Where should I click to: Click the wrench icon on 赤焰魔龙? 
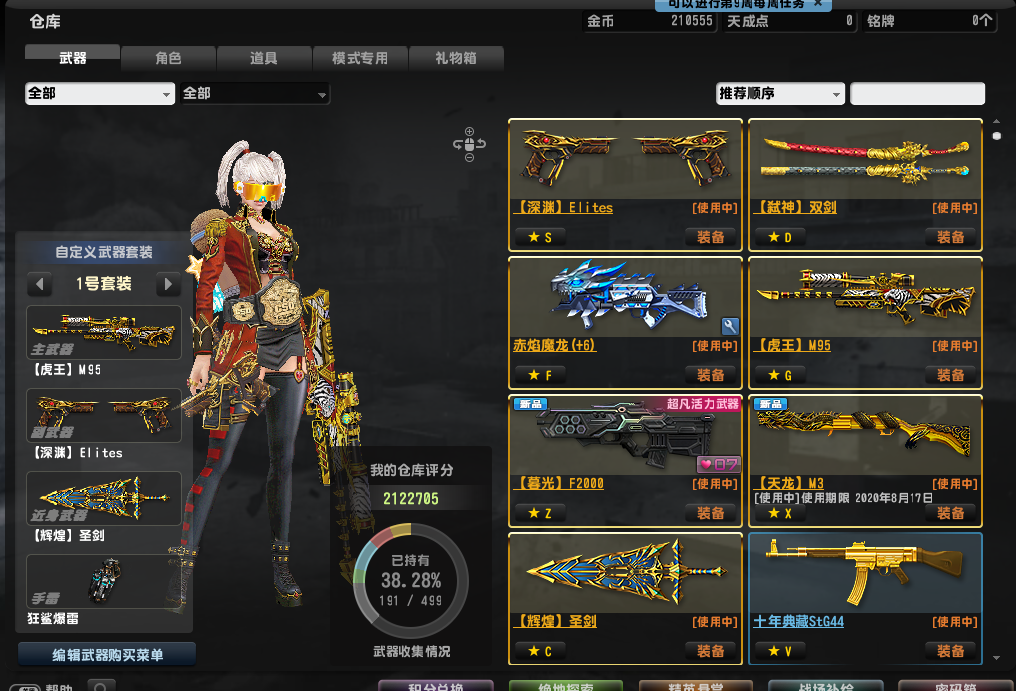tap(730, 326)
